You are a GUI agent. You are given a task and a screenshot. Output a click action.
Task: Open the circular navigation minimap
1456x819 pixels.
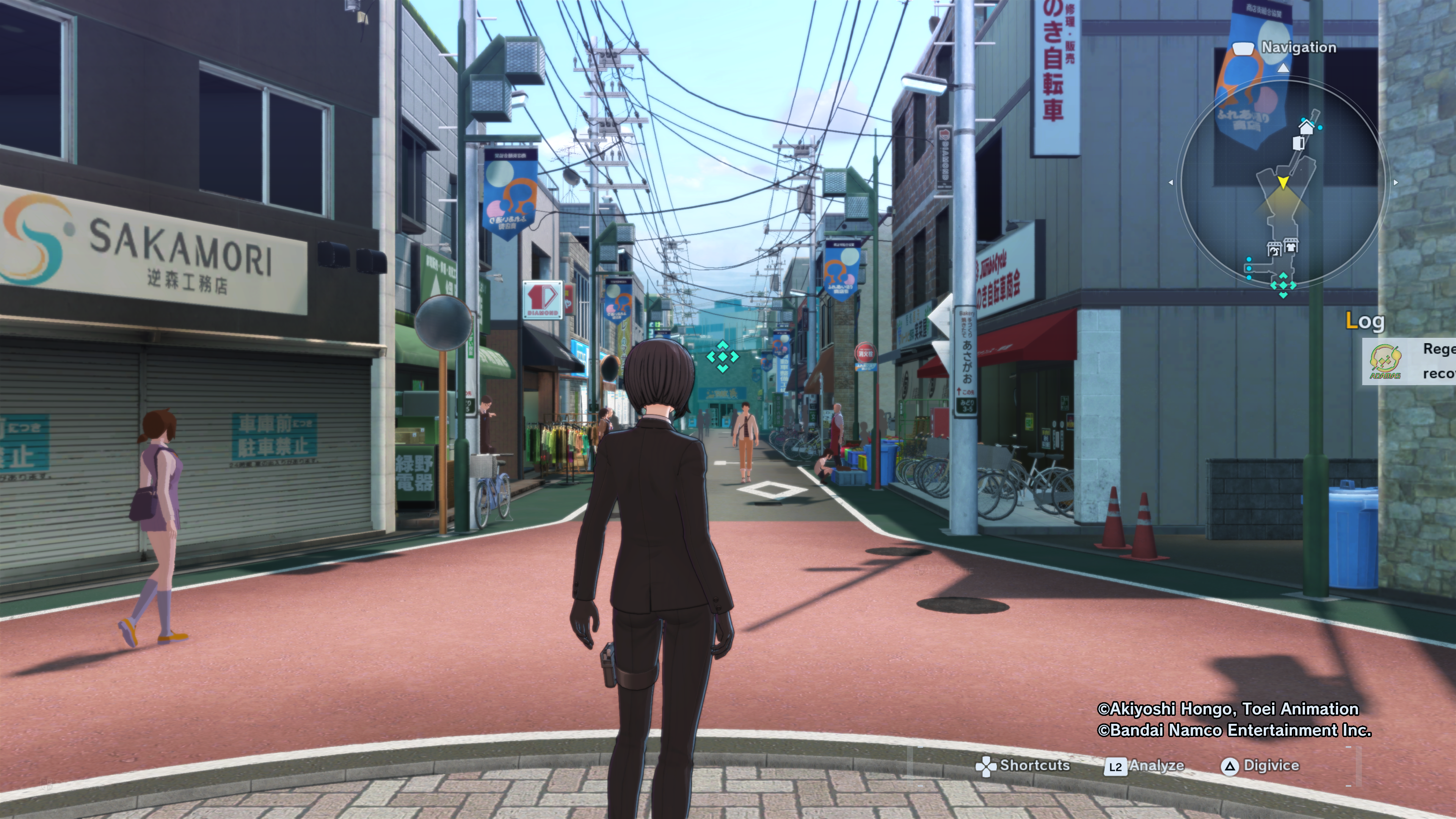pos(1283,187)
